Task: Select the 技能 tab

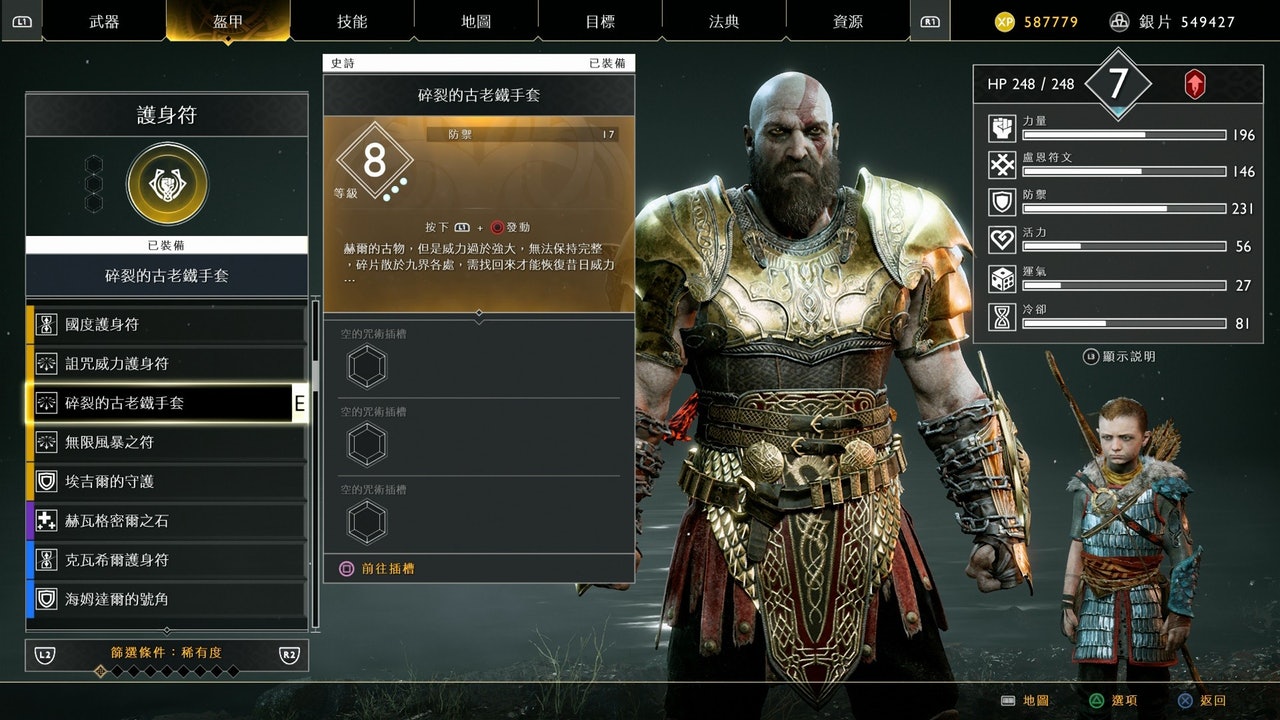Action: 352,21
